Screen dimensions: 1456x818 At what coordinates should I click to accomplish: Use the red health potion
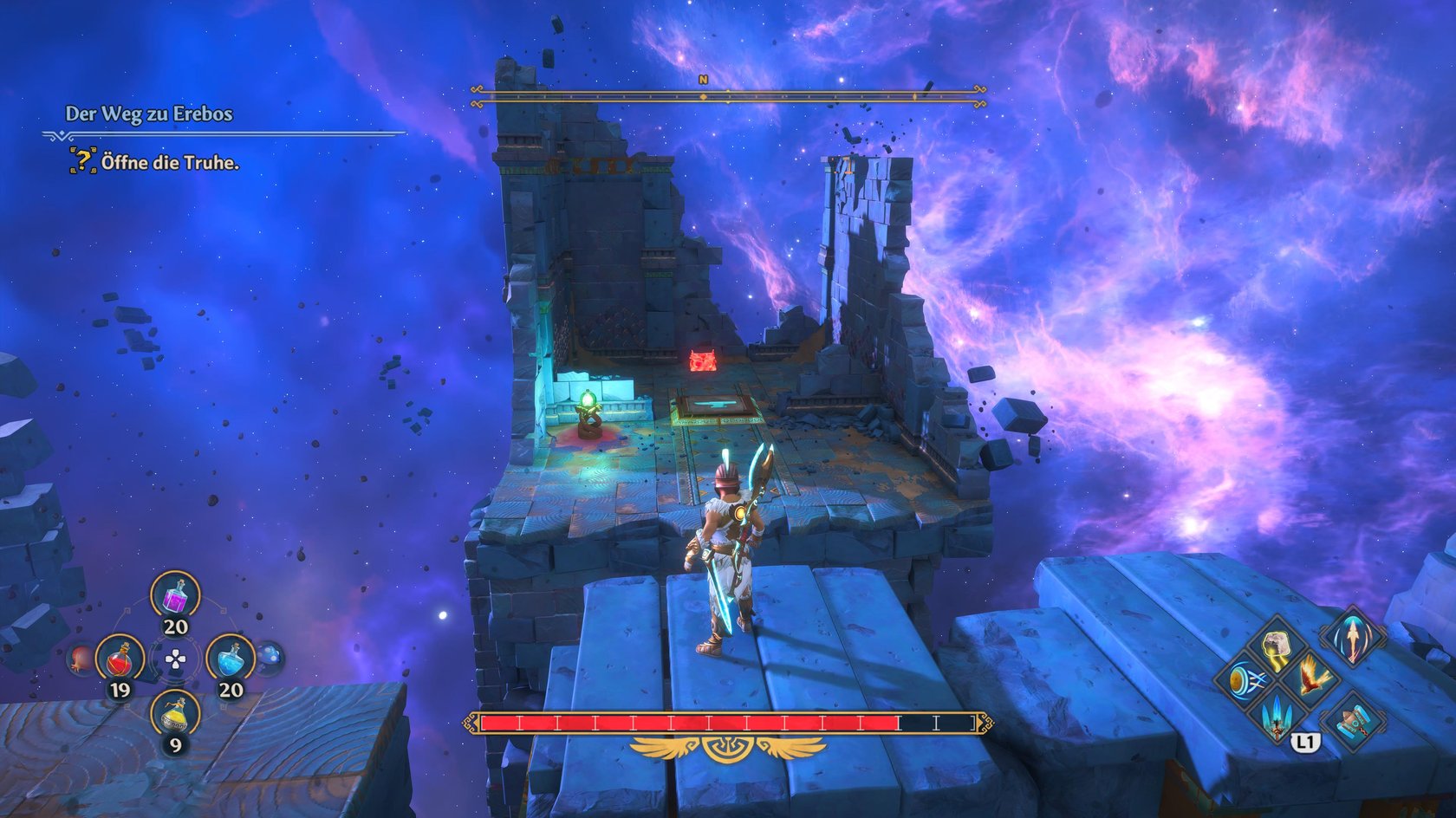pos(120,659)
